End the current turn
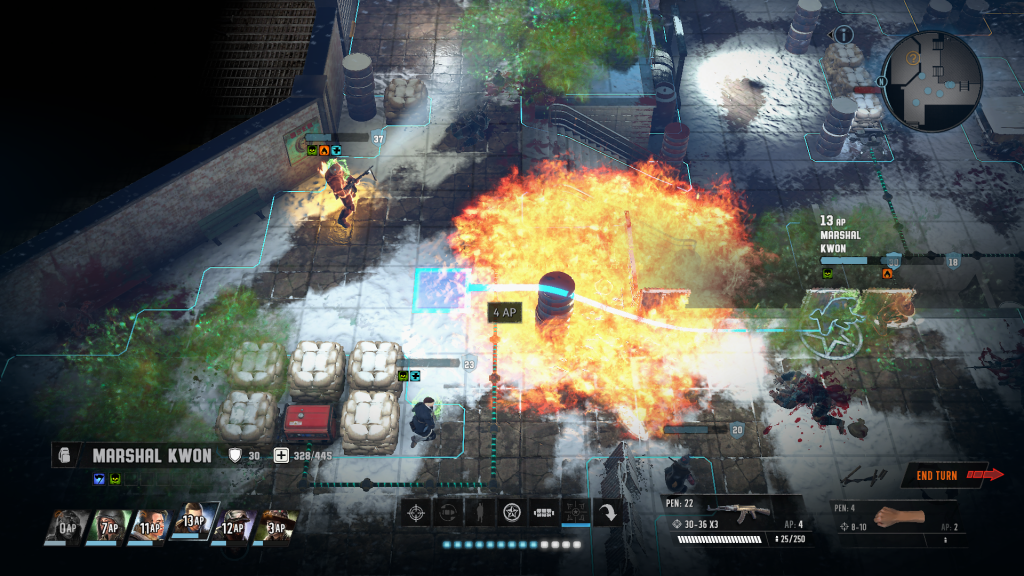Screen dimensions: 1024x576 pyautogui.click(x=952, y=475)
